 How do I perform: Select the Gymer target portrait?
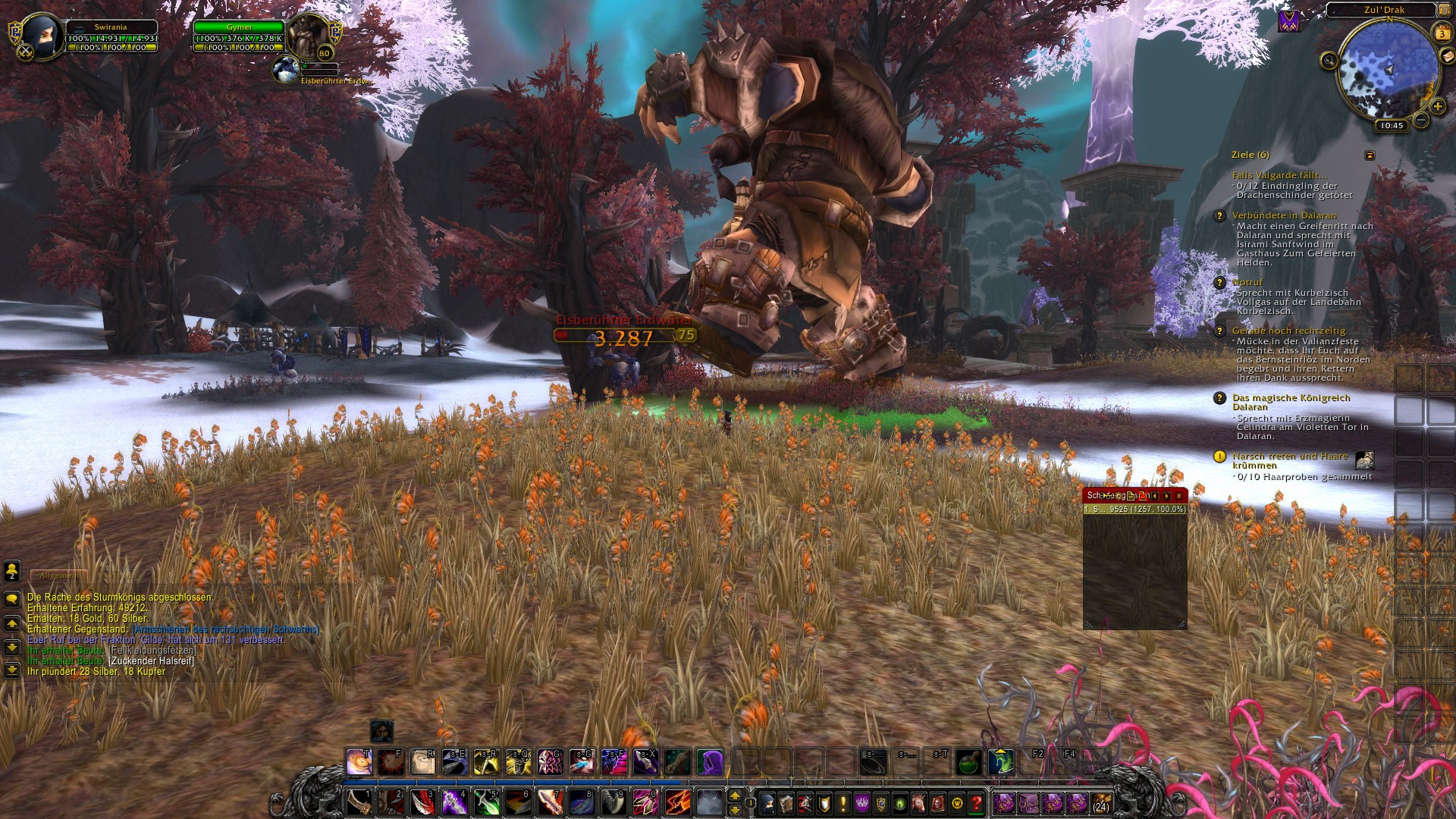[307, 34]
